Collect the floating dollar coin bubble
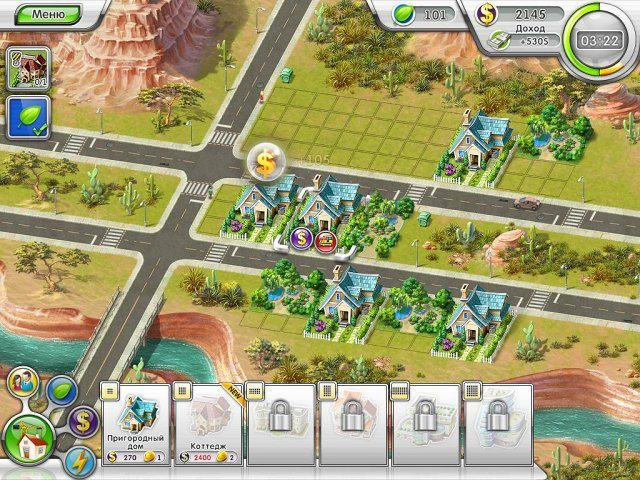The width and height of the screenshot is (640, 480). (267, 160)
